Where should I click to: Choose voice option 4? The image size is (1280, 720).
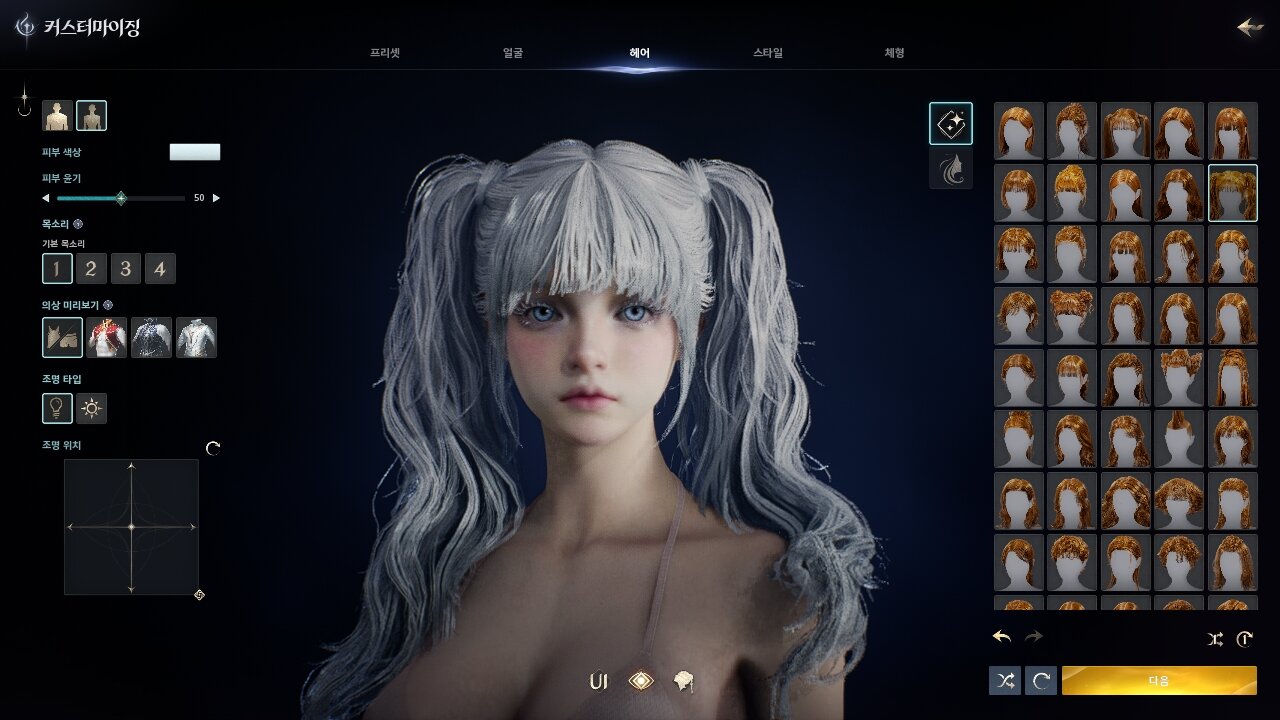[160, 268]
